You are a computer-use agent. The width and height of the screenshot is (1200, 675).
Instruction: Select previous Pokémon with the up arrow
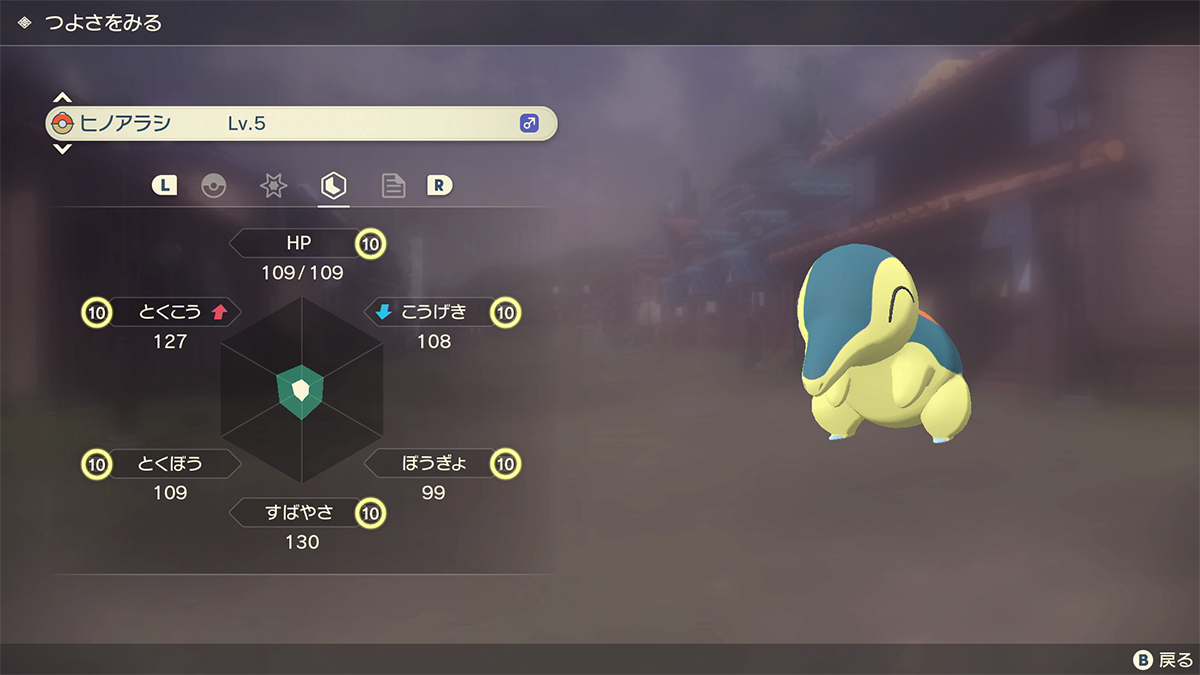click(x=62, y=98)
